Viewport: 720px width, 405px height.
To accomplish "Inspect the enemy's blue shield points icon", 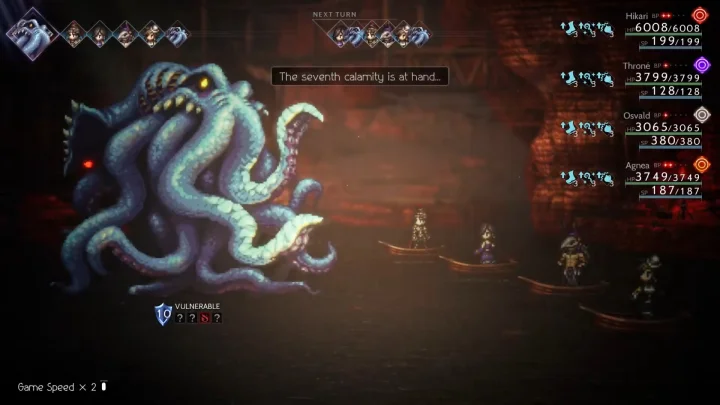I will 163,315.
